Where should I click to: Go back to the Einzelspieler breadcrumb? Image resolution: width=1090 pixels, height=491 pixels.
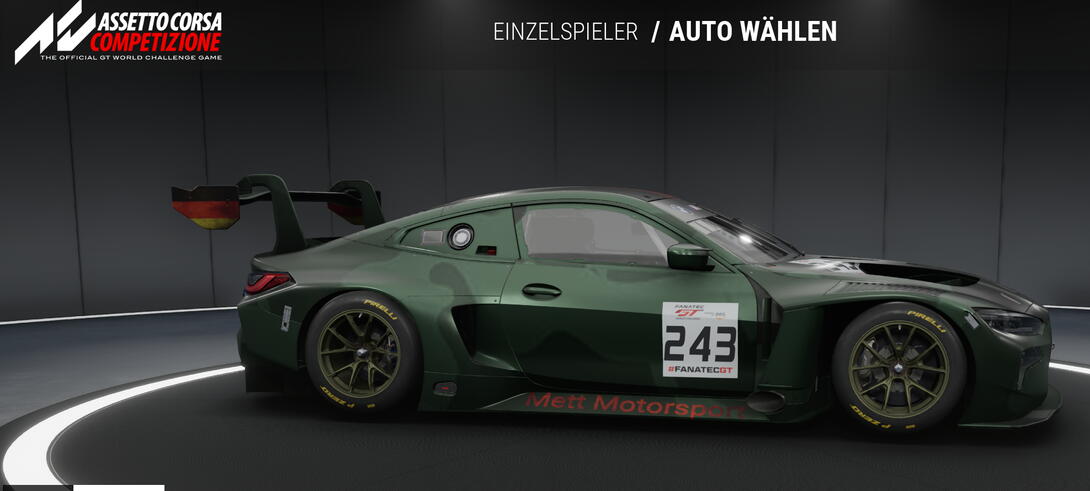565,32
